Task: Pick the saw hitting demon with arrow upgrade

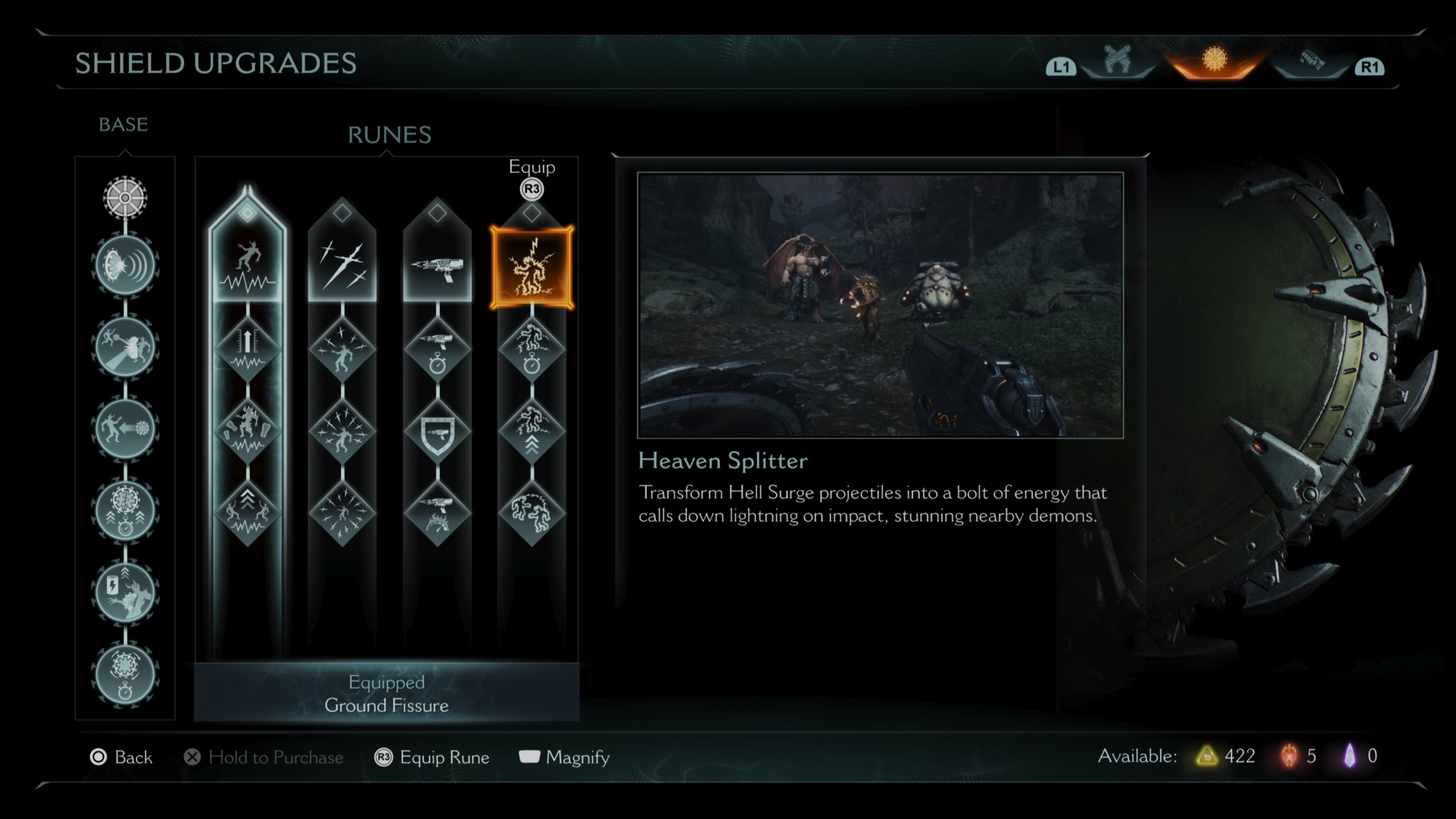Action: click(x=125, y=428)
